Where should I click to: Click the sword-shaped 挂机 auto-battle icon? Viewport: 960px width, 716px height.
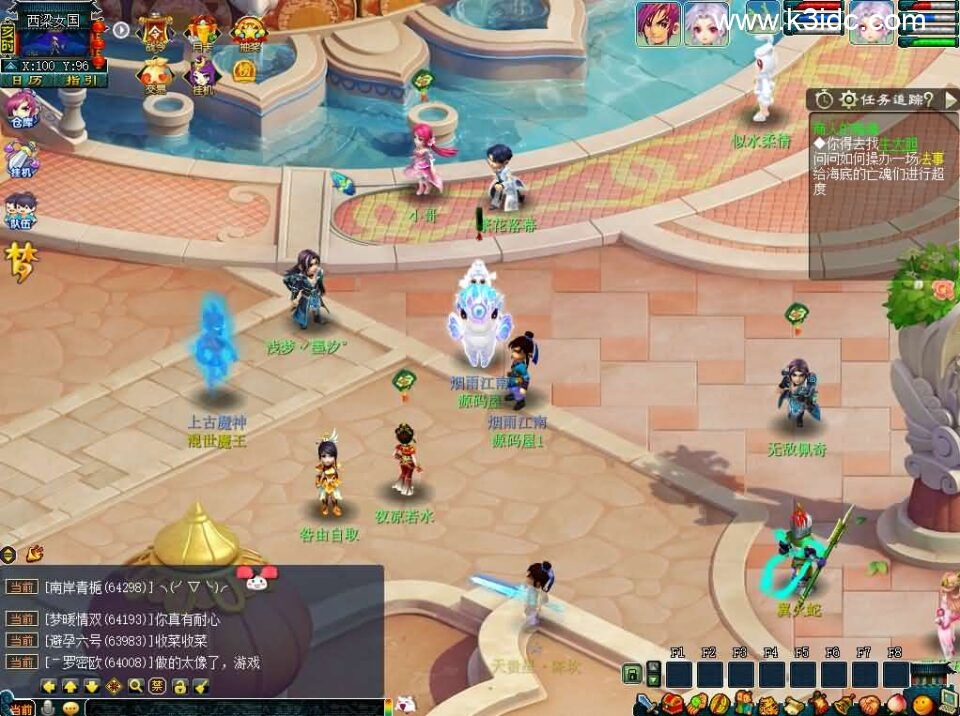(x=21, y=160)
